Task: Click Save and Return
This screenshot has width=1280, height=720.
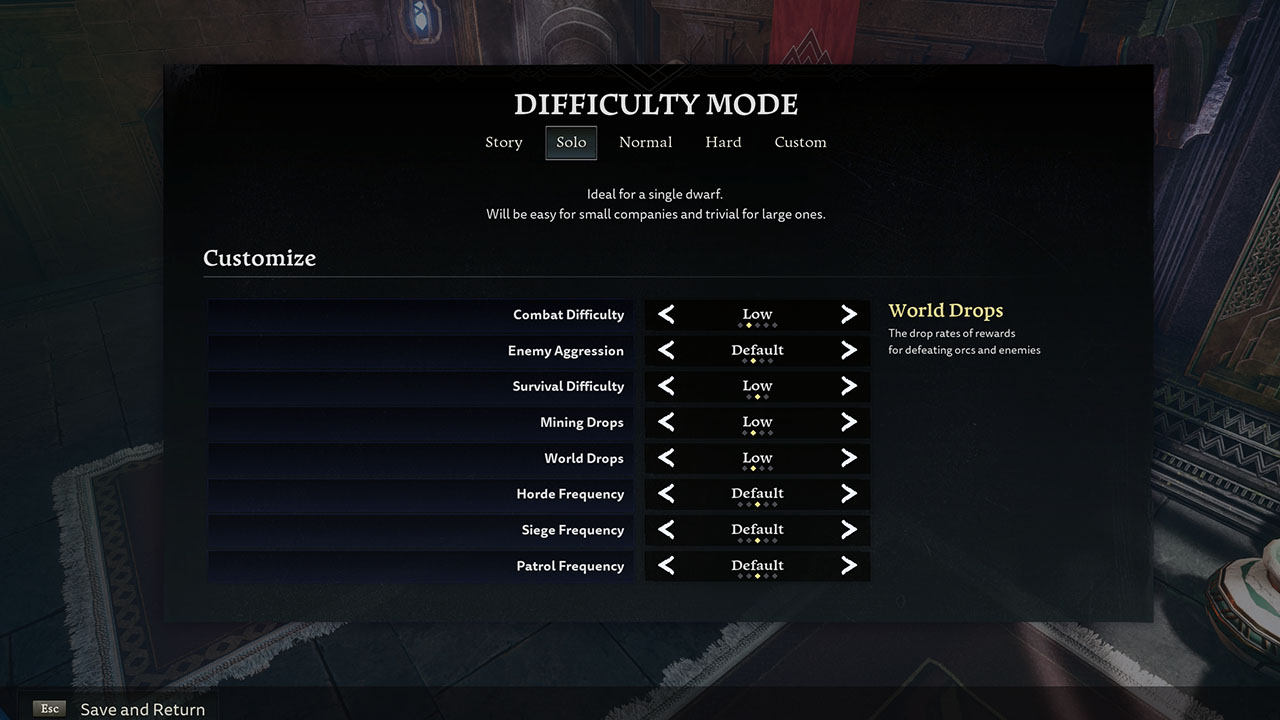Action: point(142,709)
